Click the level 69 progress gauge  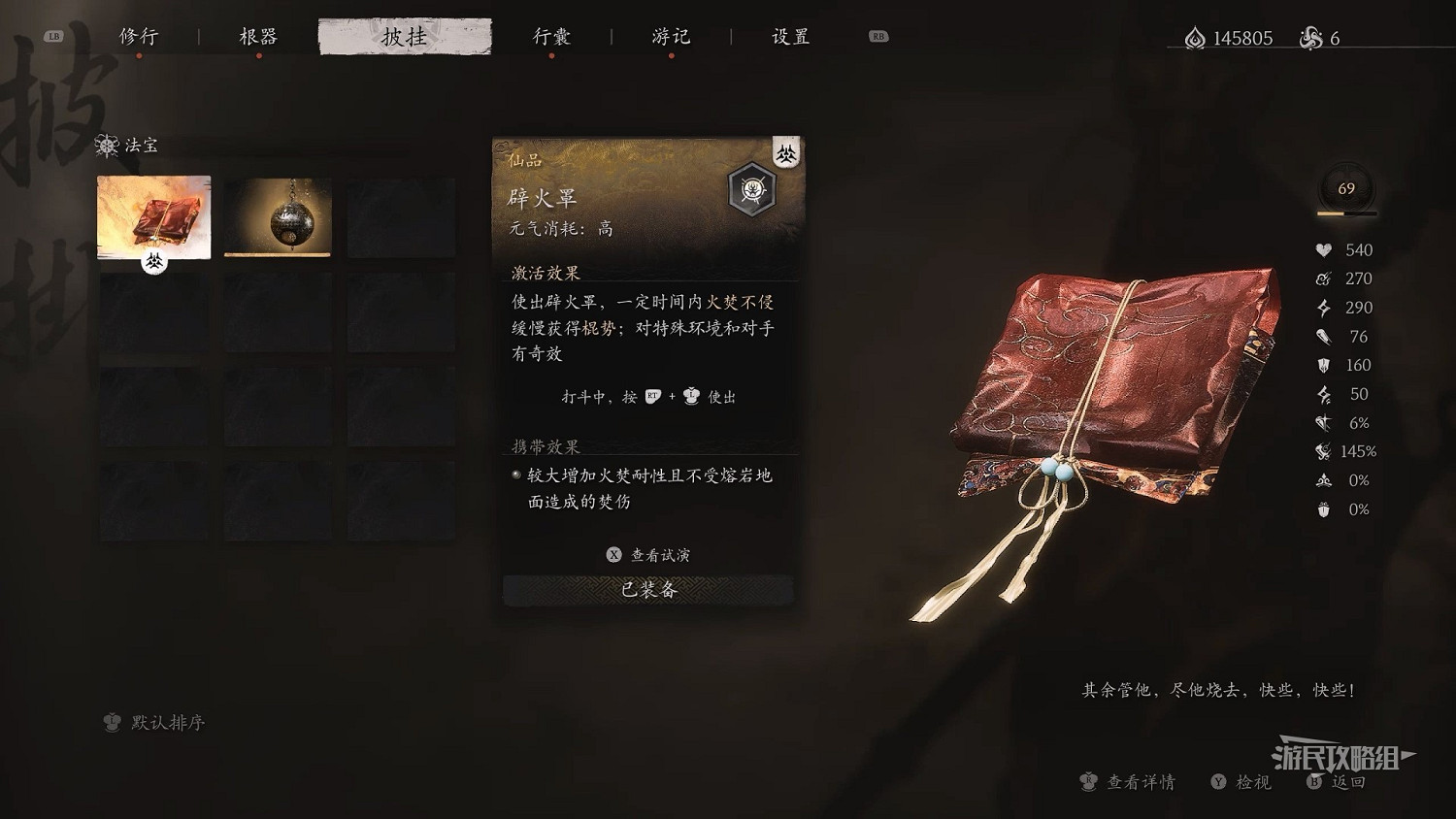point(1345,190)
